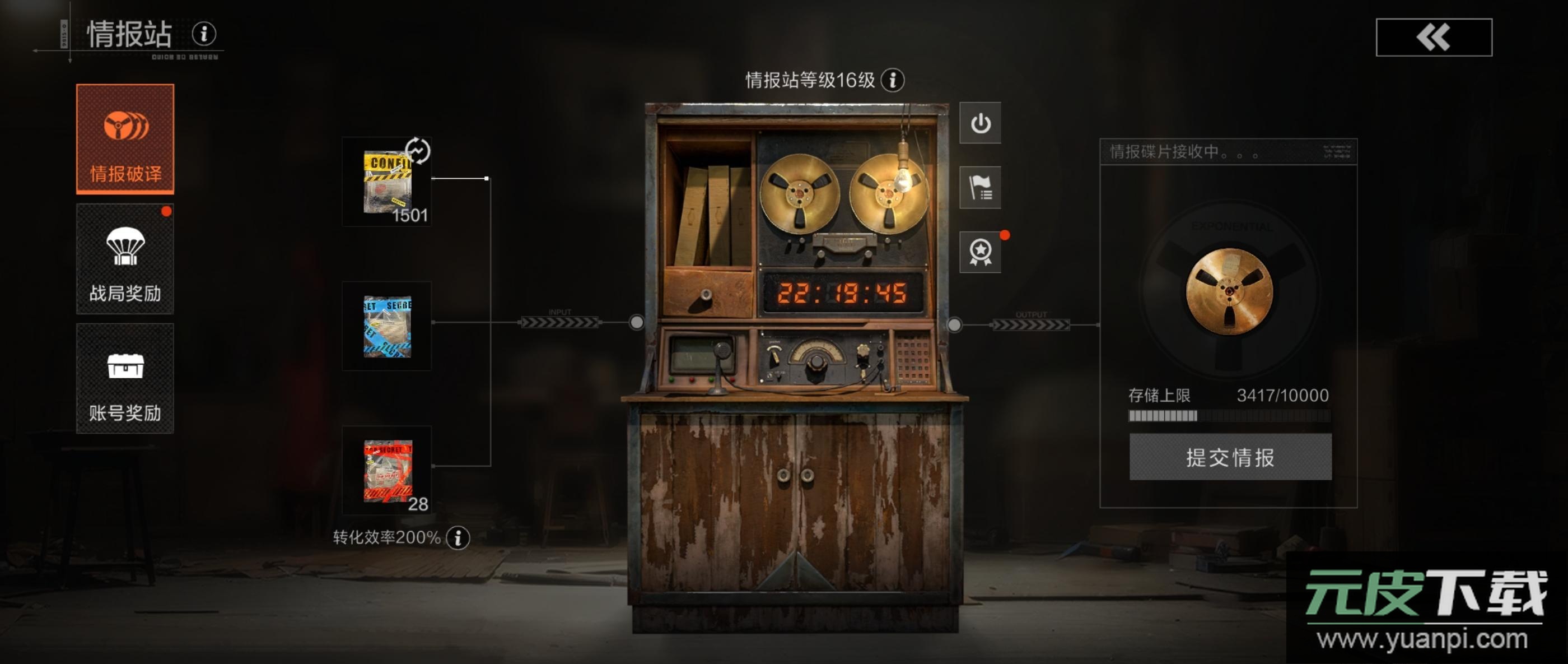
Task: Choose the red top secret intel slot
Action: tap(387, 470)
